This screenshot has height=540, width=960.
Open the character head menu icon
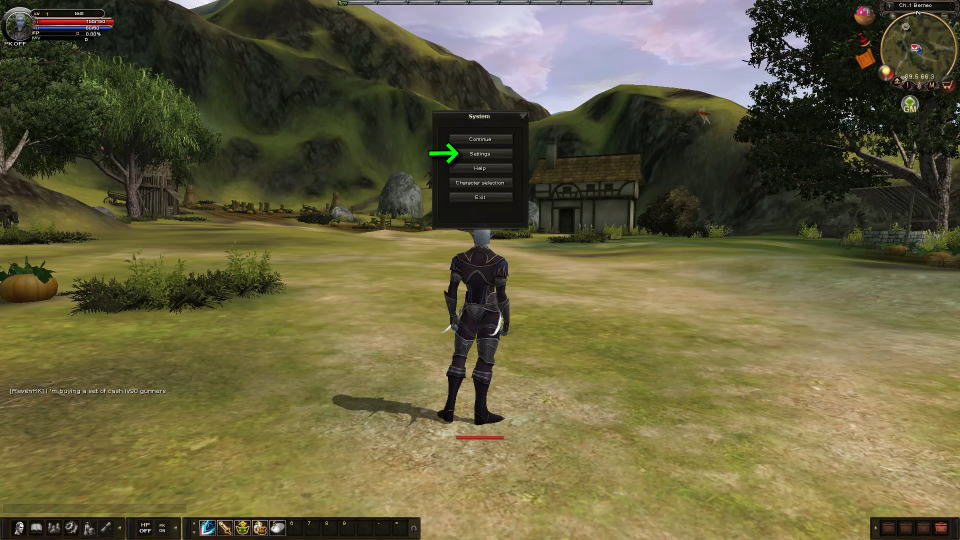19,527
